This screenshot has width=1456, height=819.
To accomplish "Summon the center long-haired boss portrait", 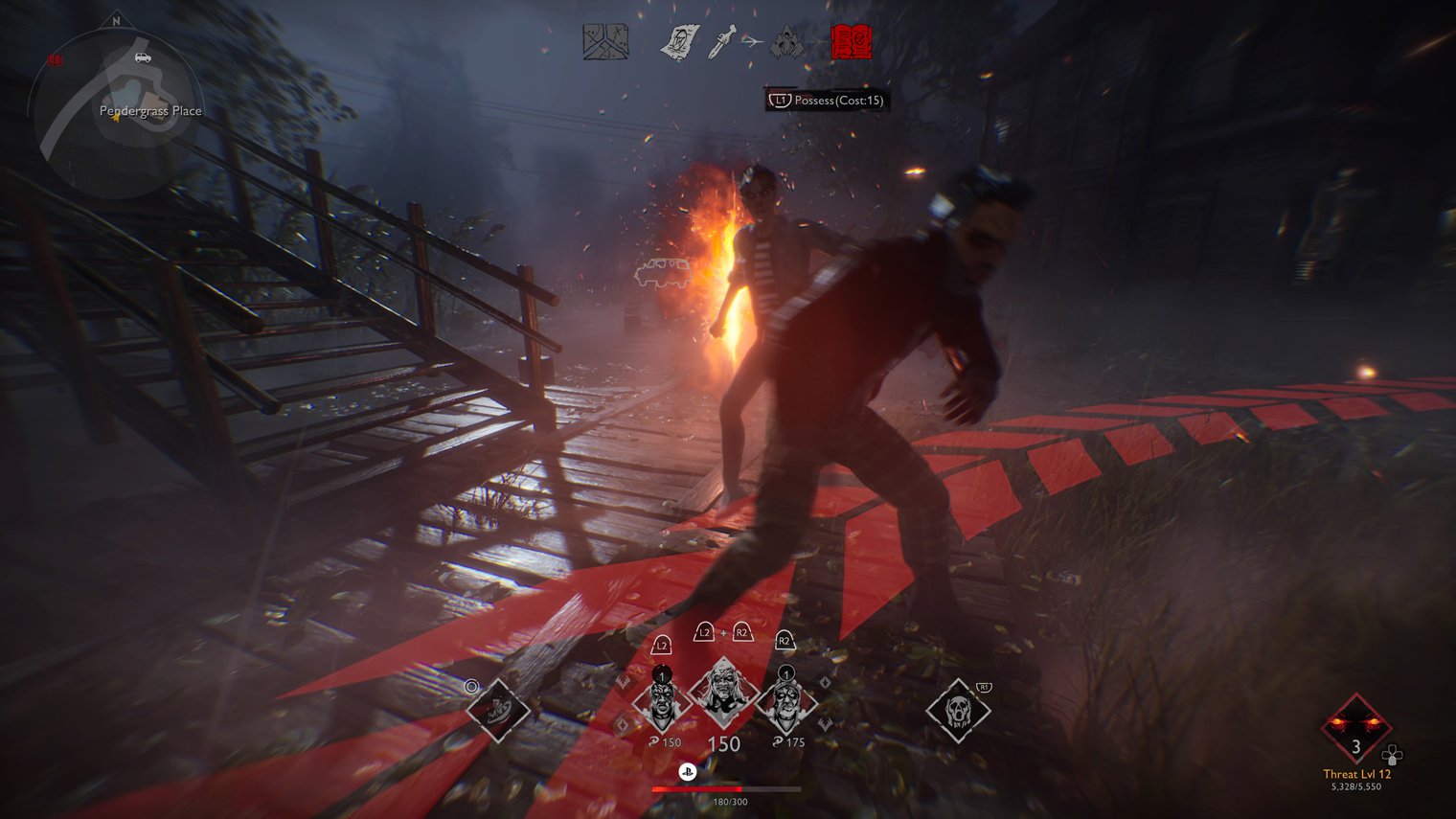I will tap(723, 694).
